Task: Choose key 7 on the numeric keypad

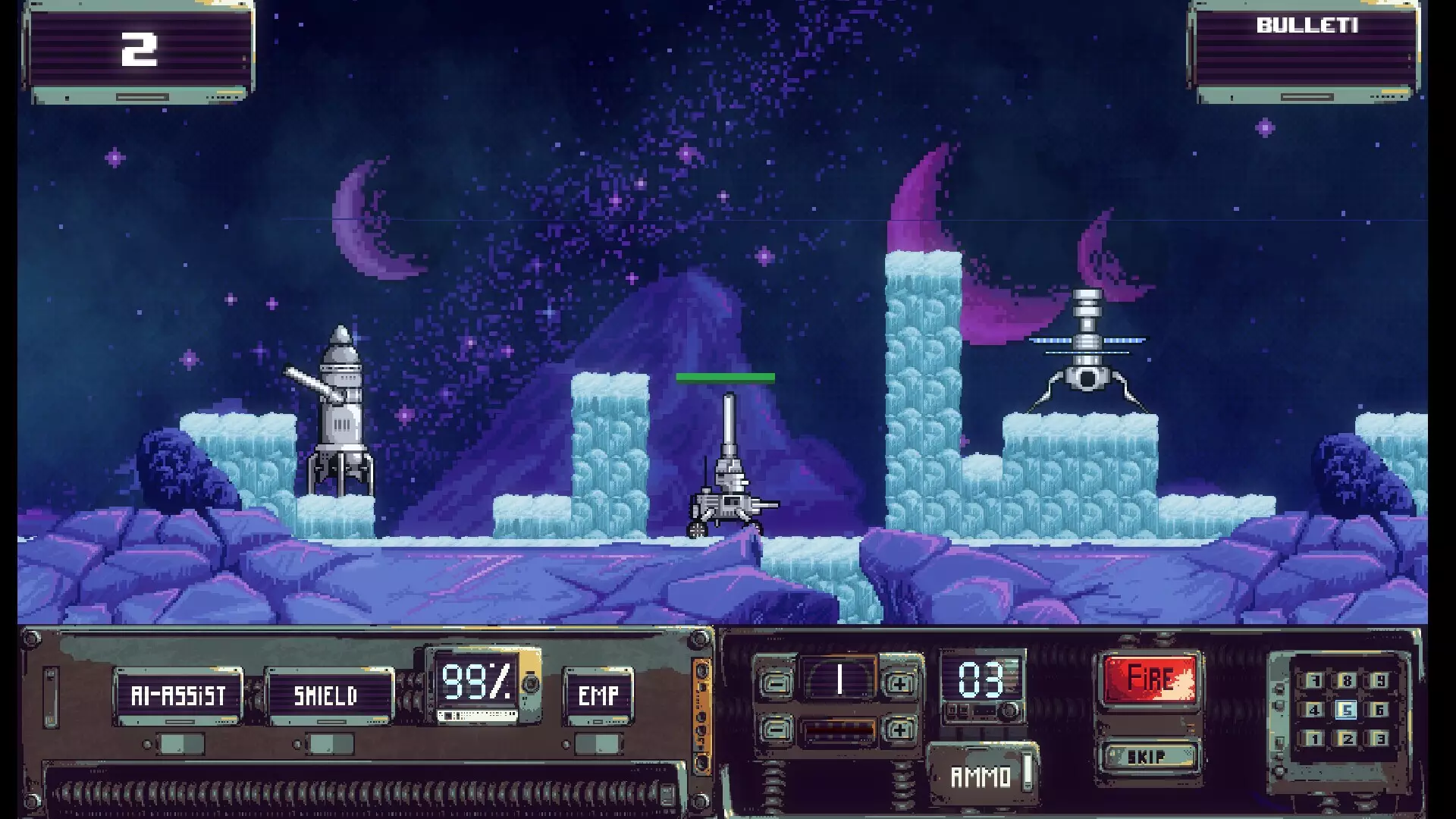Action: [1314, 681]
